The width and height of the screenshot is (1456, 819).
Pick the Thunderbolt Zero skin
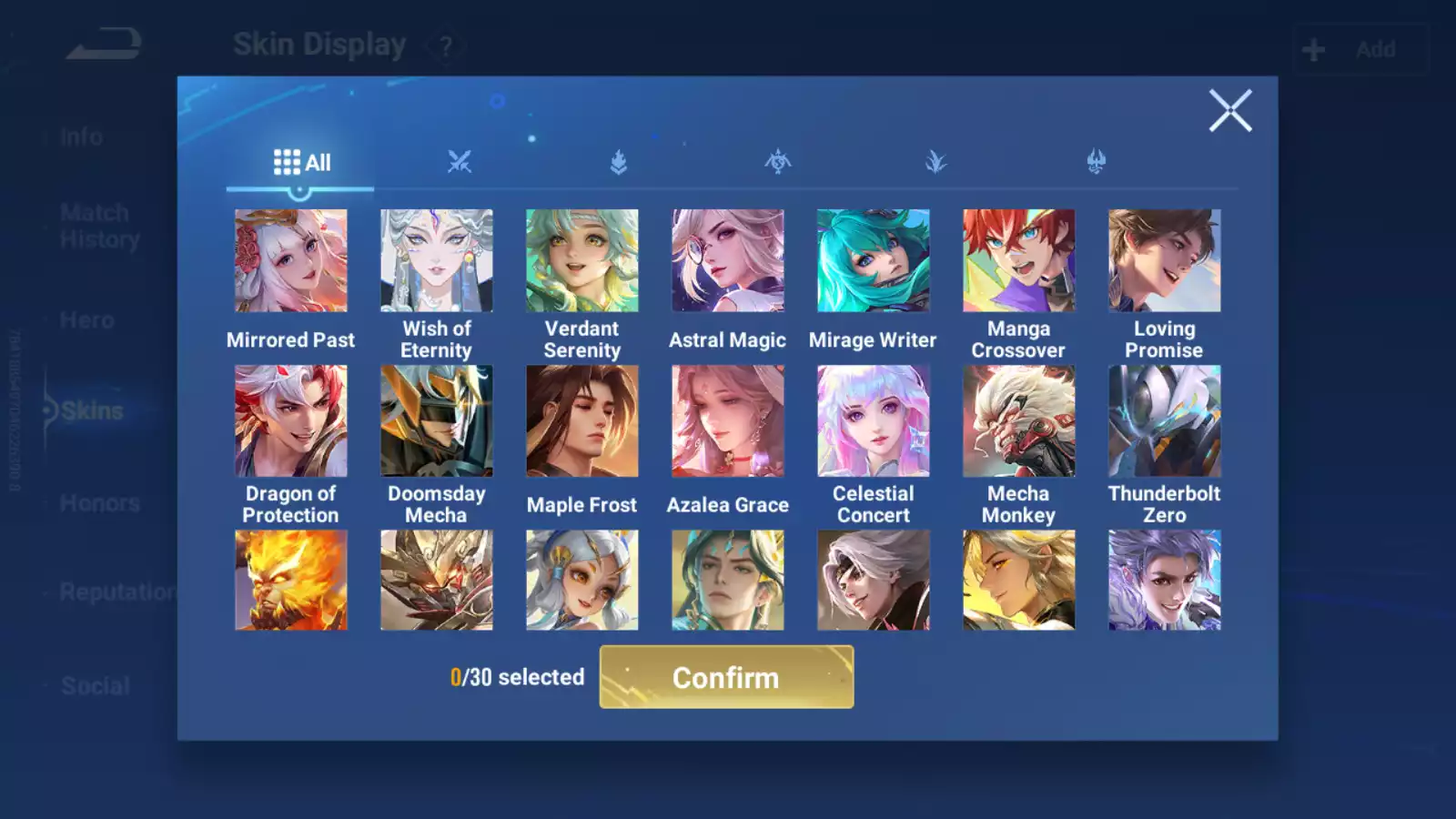(x=1164, y=421)
